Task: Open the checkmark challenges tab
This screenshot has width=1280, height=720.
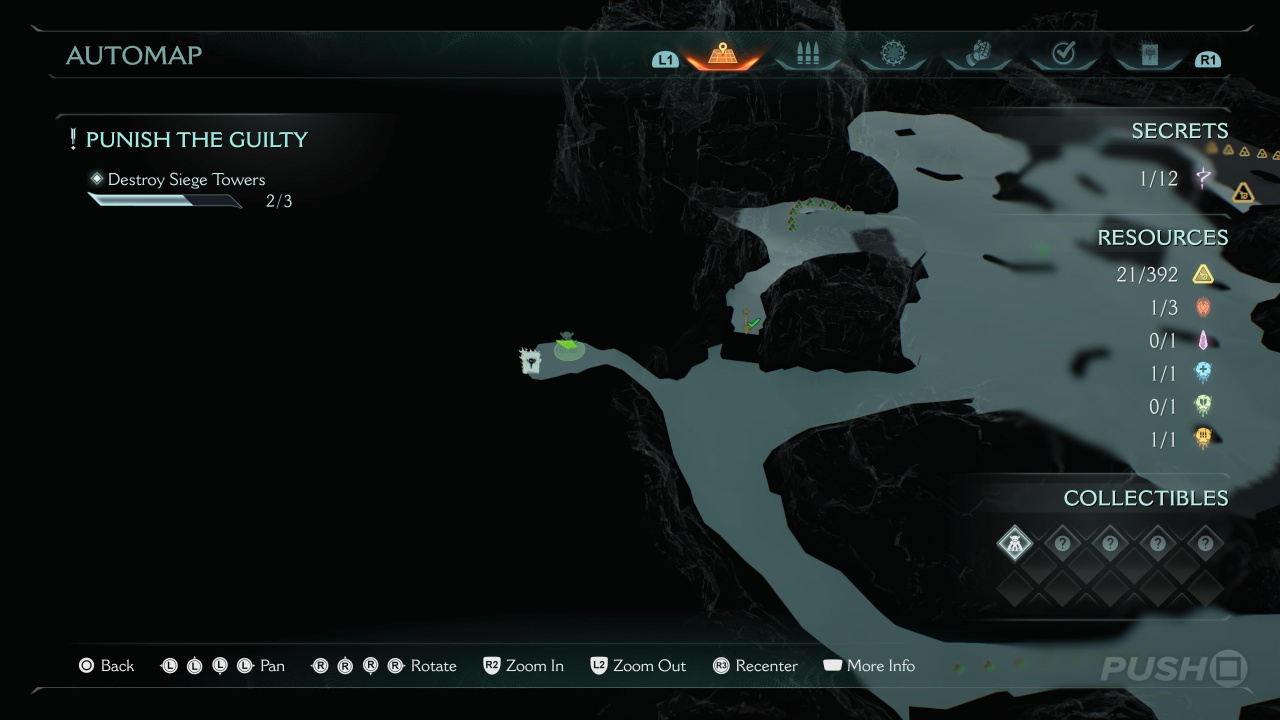Action: [1063, 55]
